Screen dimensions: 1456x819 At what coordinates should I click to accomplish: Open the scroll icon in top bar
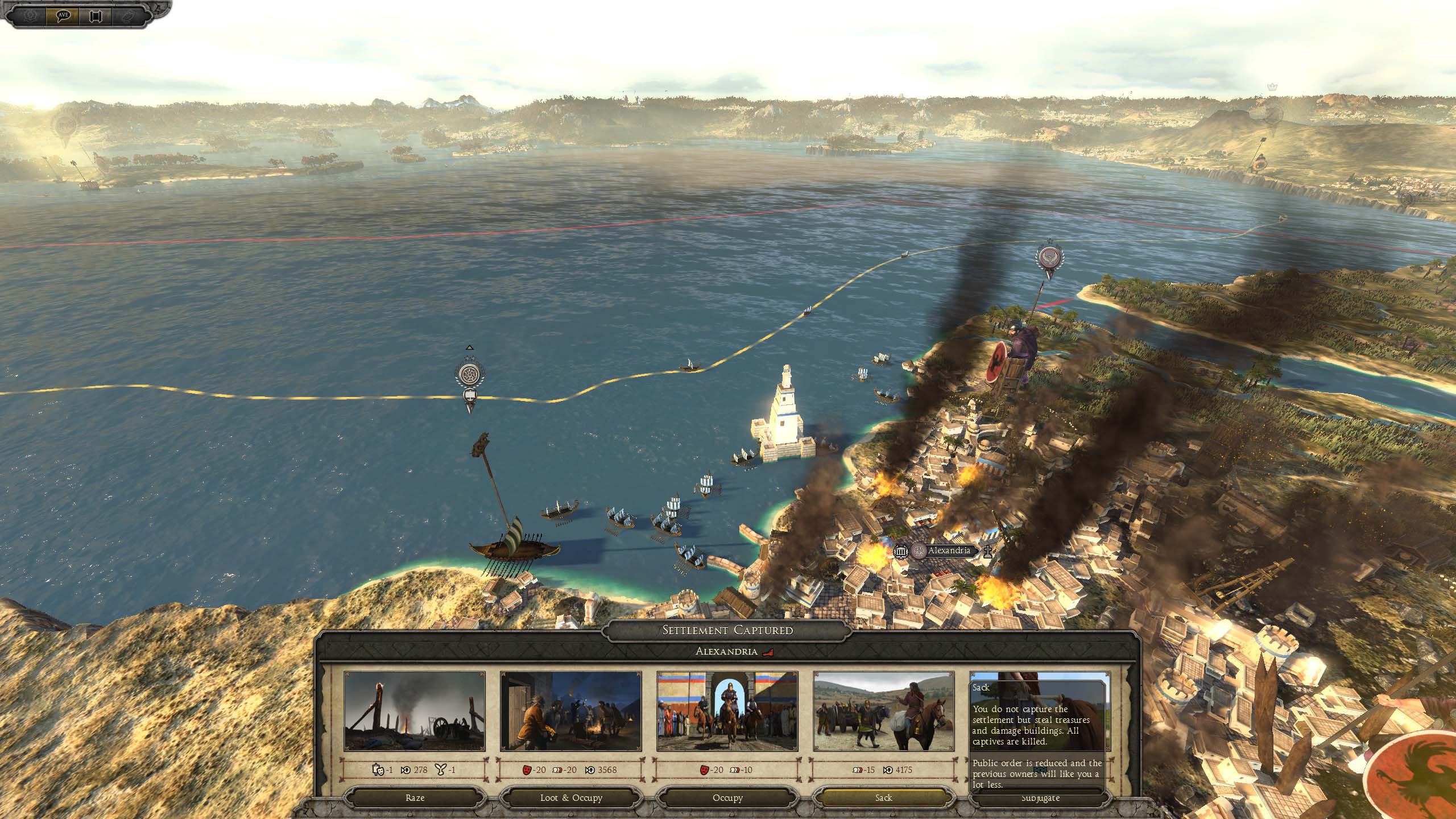[x=95, y=15]
